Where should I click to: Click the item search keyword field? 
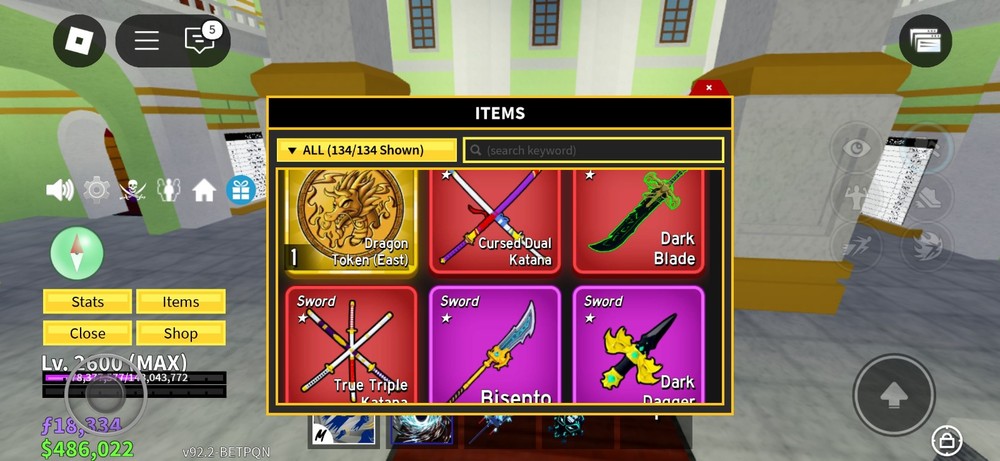[593, 150]
